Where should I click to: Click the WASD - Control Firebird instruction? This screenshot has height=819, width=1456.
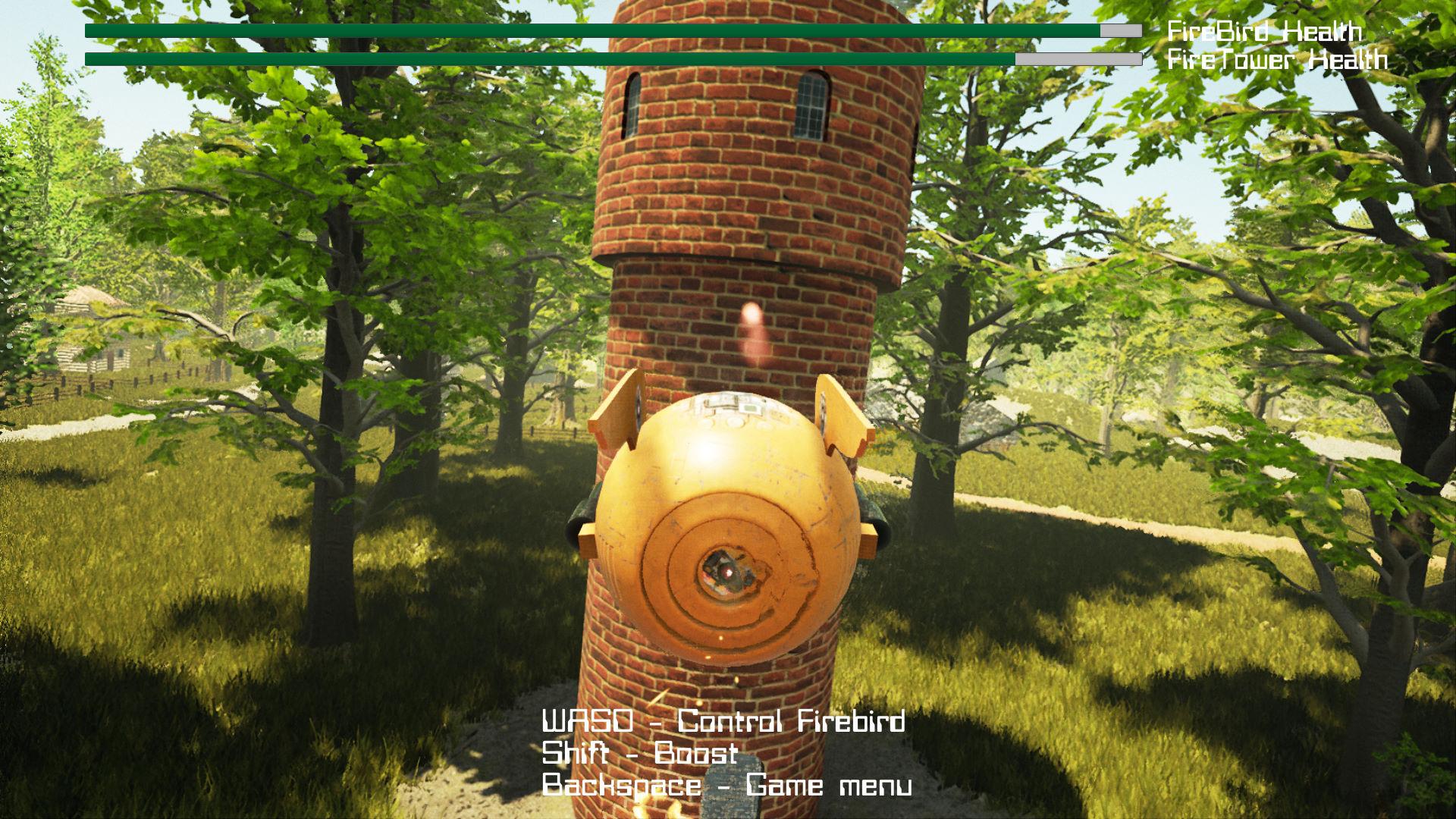[724, 723]
